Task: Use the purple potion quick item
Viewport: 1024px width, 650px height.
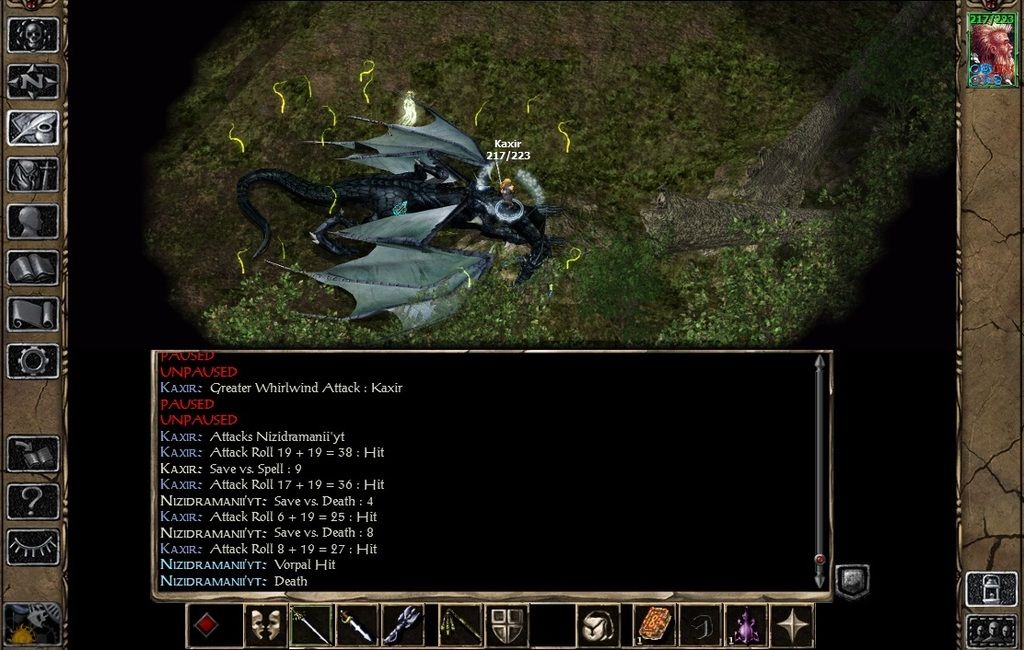Action: pyautogui.click(x=745, y=626)
